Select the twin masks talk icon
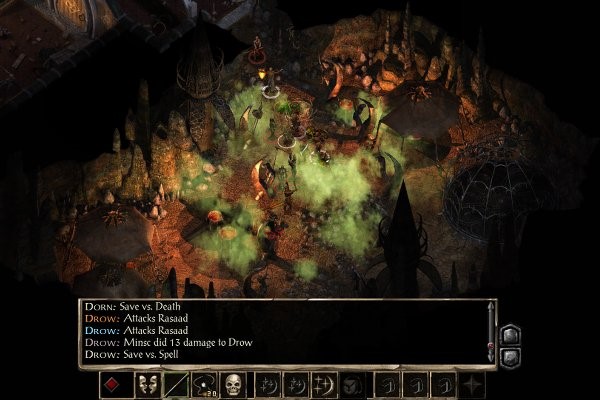 pyautogui.click(x=148, y=384)
